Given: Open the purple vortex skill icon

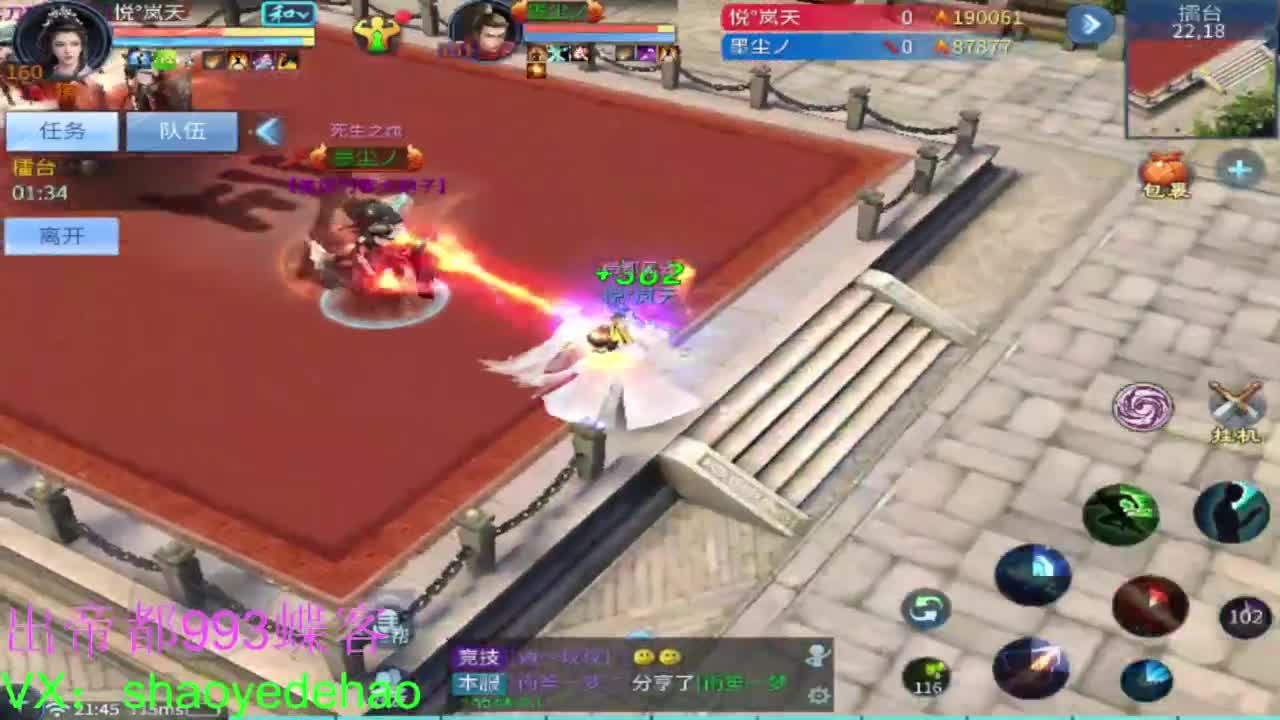Looking at the screenshot, I should point(1141,406).
